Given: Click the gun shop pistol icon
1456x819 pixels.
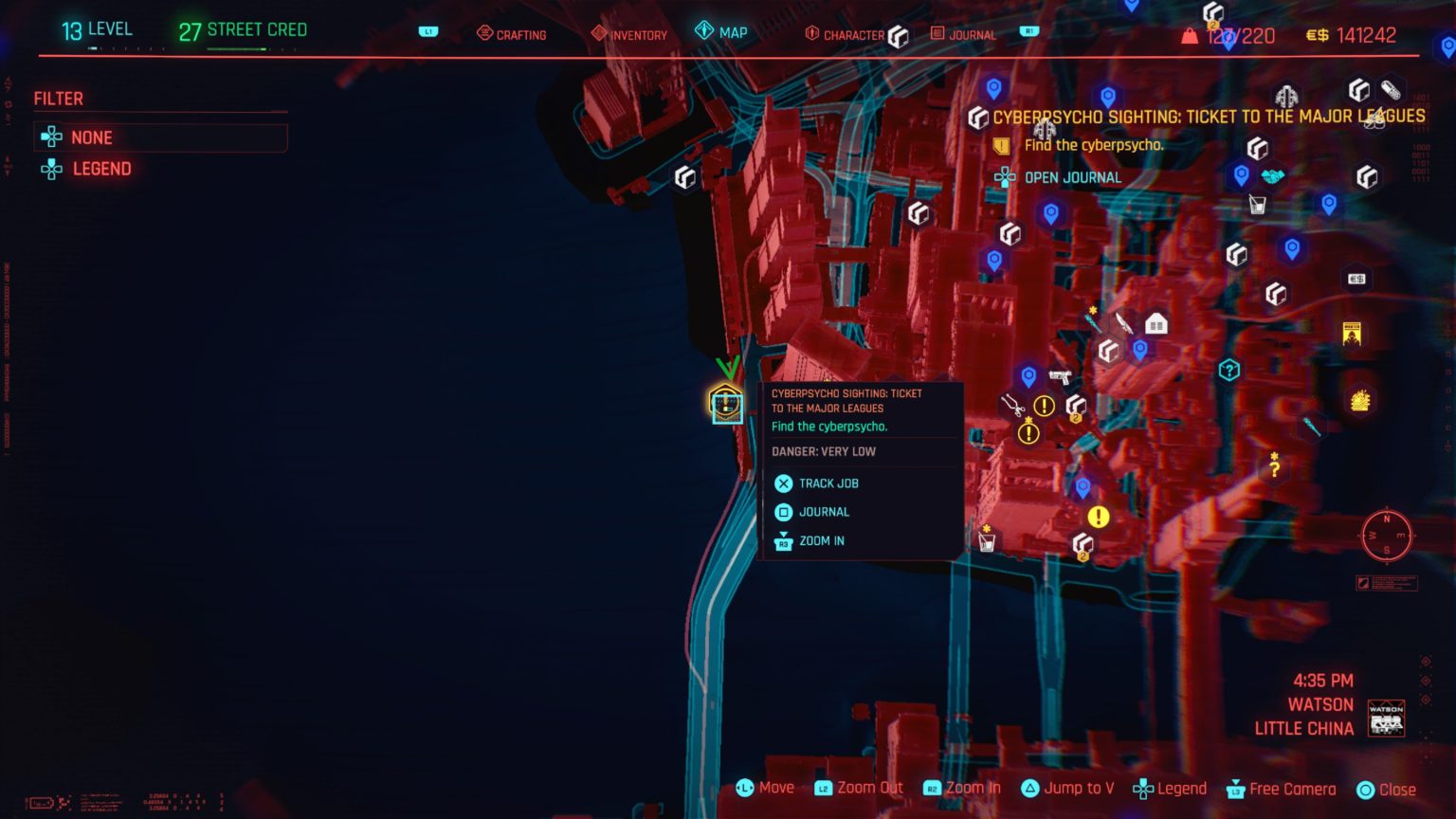Looking at the screenshot, I should (x=1060, y=375).
